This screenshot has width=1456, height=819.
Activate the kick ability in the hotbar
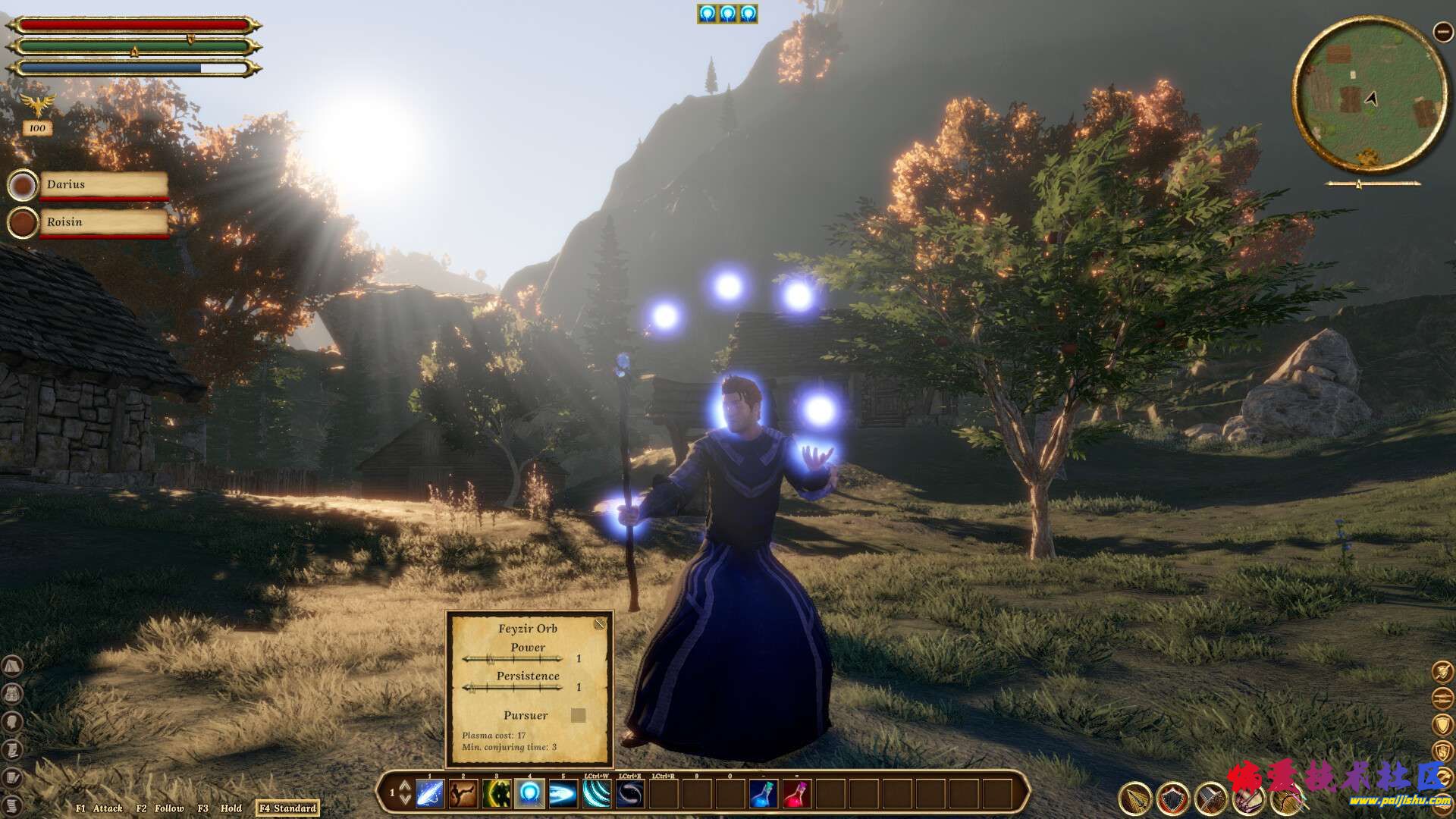tap(463, 794)
